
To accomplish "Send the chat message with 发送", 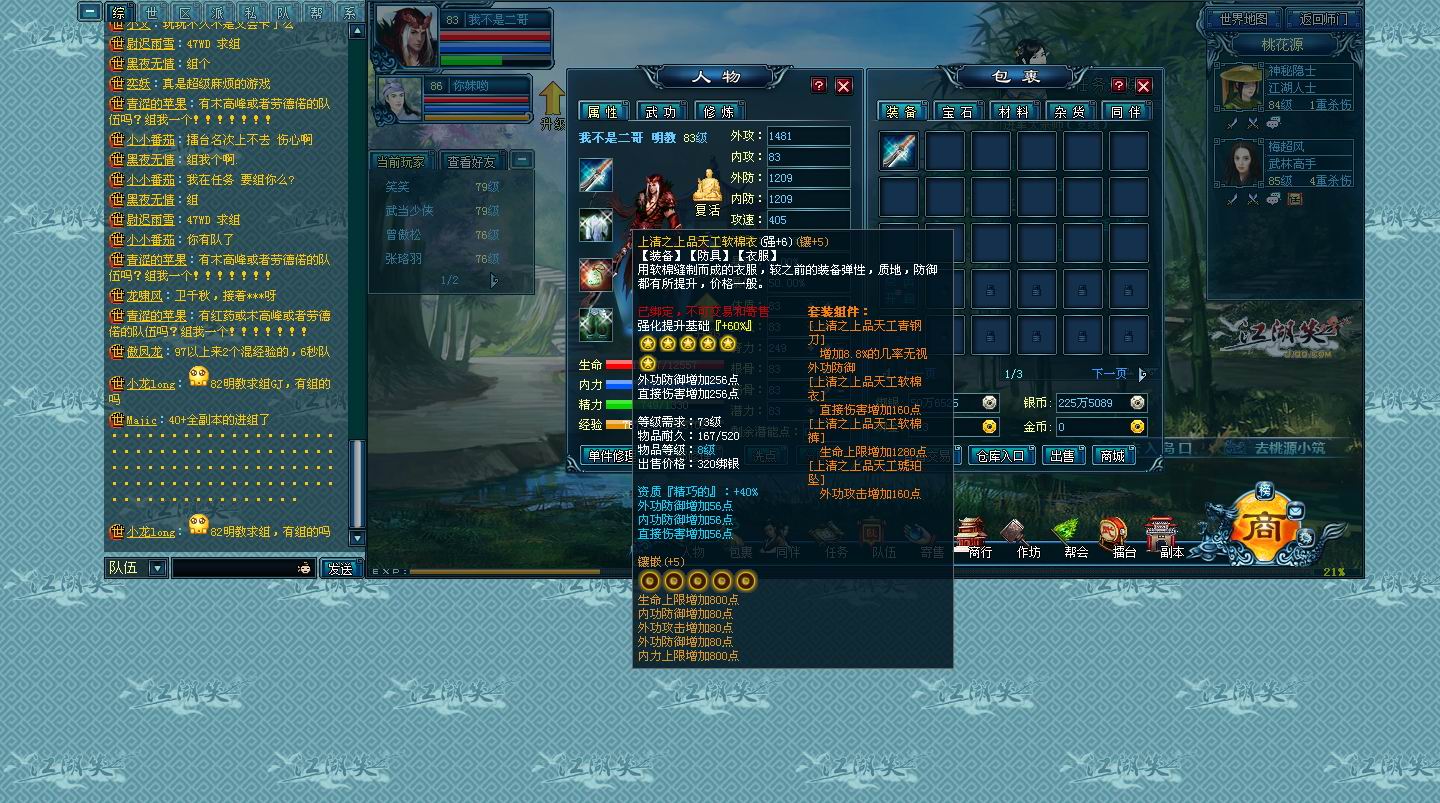I will point(340,569).
